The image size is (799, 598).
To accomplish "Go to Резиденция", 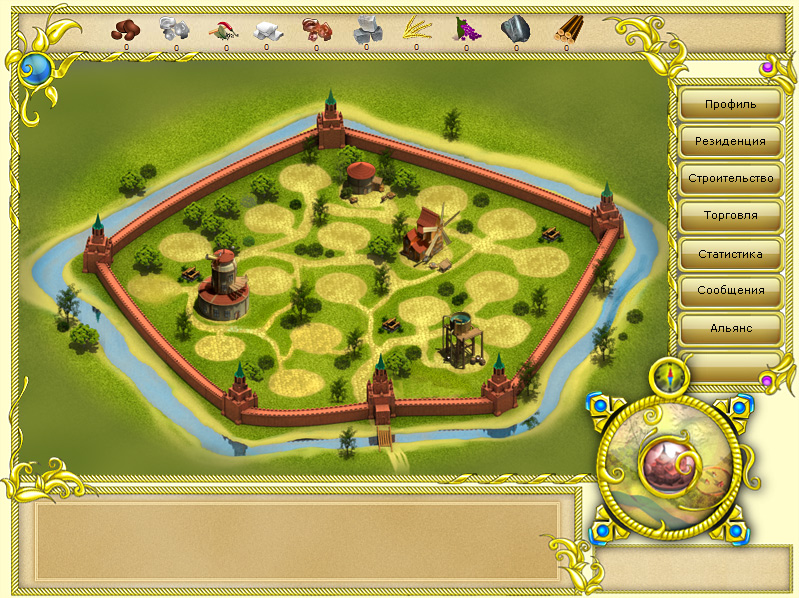I will tap(730, 141).
